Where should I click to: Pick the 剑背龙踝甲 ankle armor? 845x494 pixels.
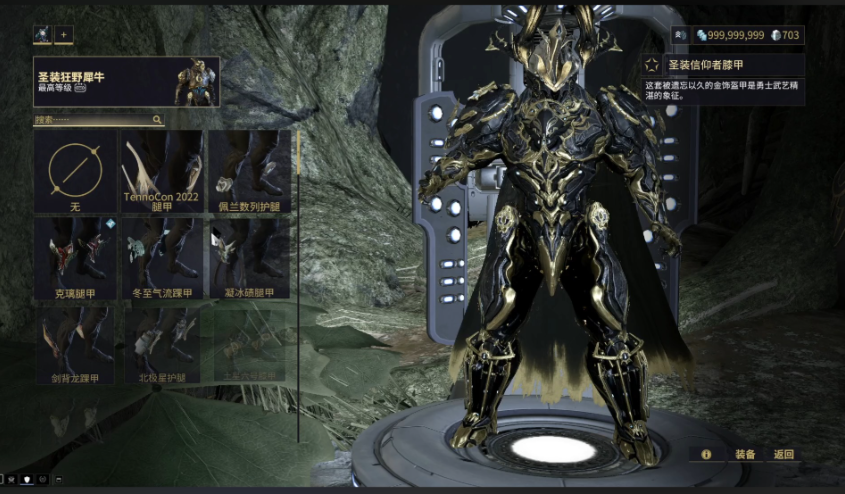pos(75,345)
